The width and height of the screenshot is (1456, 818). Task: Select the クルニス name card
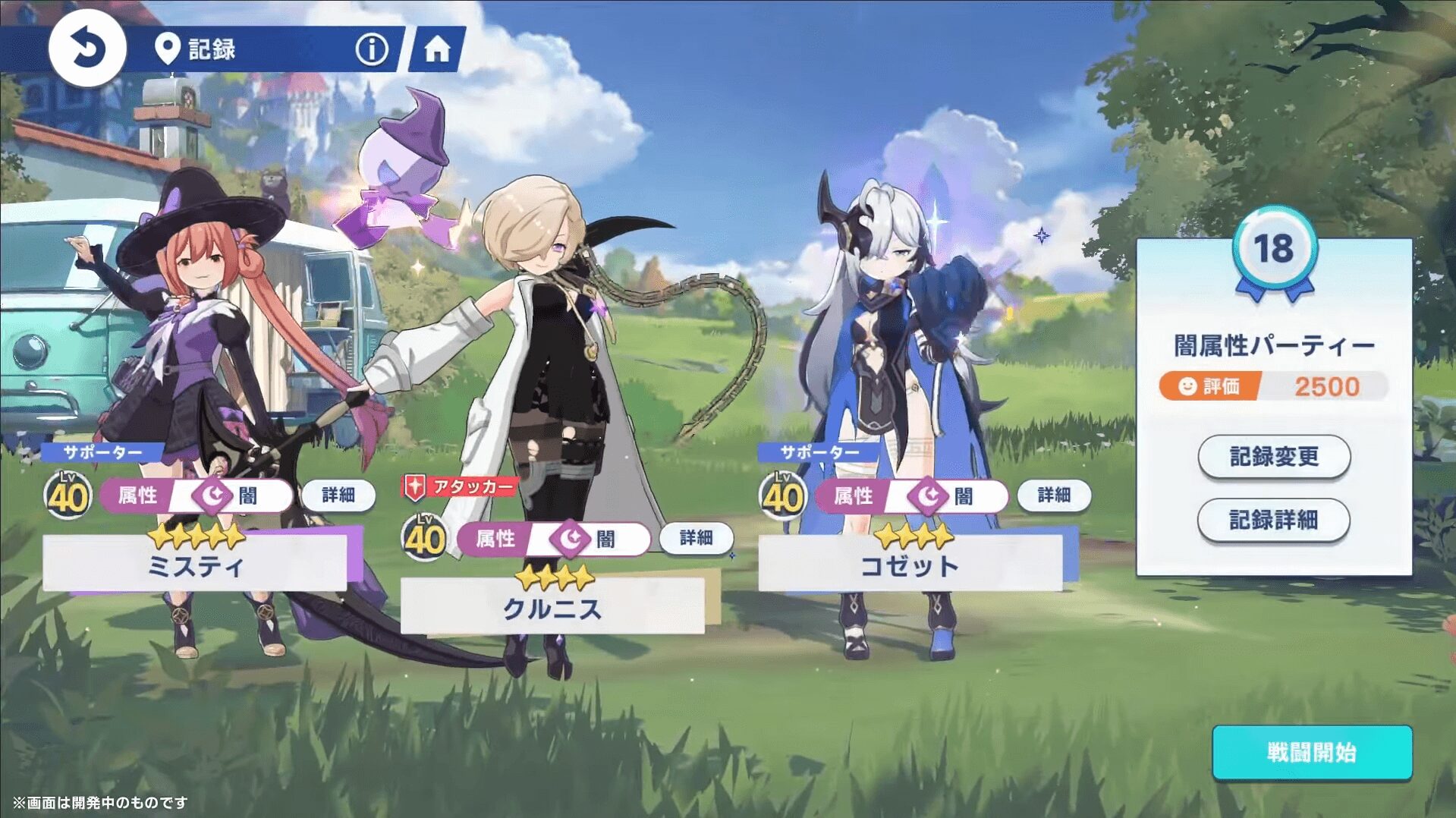(552, 608)
